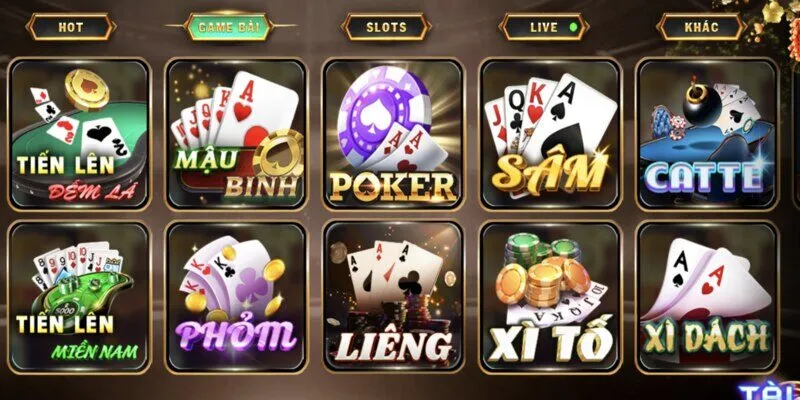Select the Xì Dách game tile

[x=707, y=297]
